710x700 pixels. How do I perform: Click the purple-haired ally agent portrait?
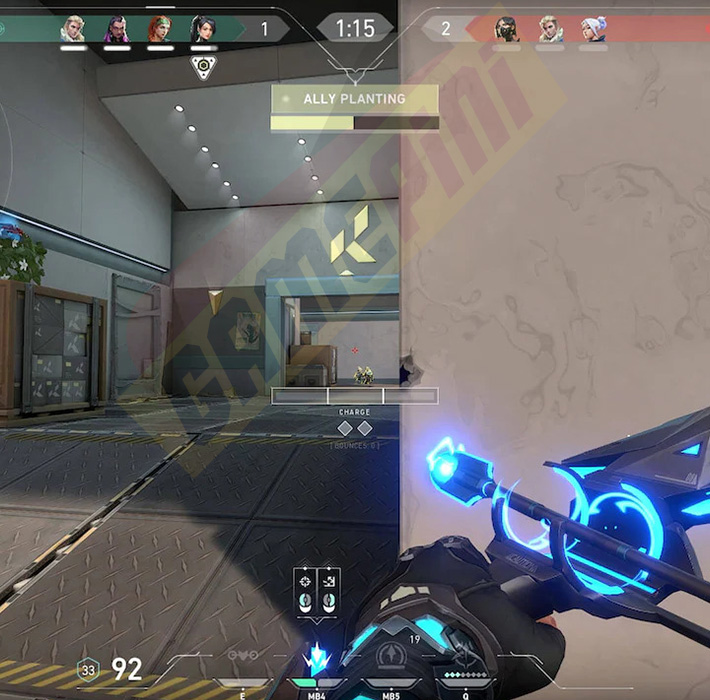tap(117, 28)
